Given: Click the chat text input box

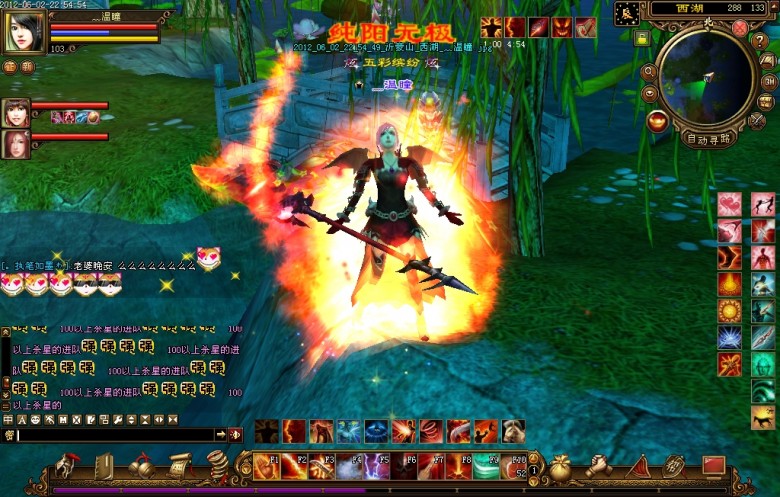Looking at the screenshot, I should click(x=115, y=435).
